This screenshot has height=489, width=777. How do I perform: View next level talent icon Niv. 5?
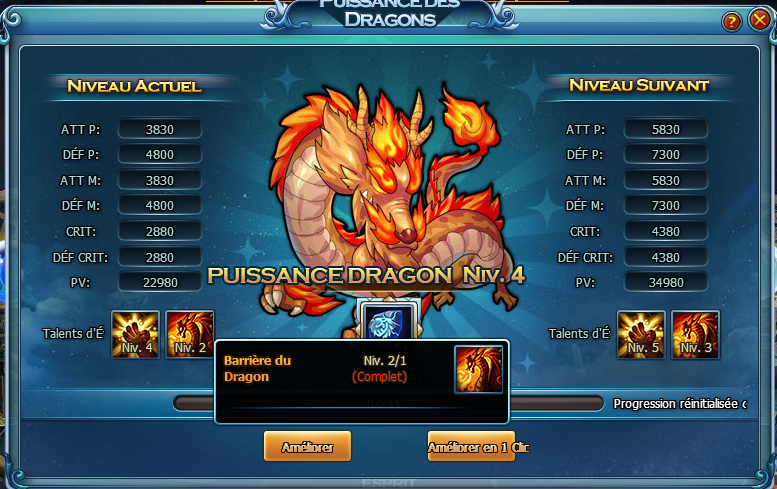click(641, 334)
